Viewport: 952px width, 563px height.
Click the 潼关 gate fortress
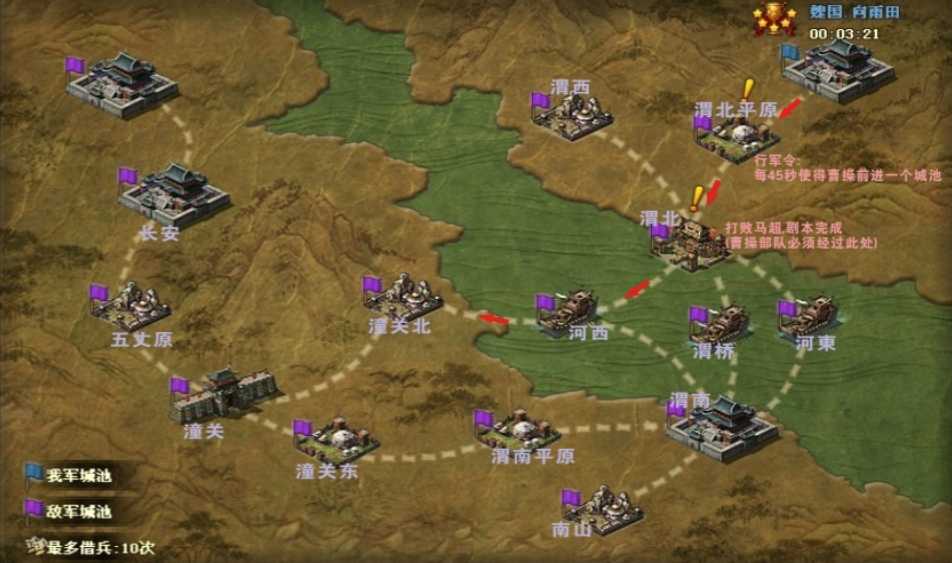pos(222,394)
